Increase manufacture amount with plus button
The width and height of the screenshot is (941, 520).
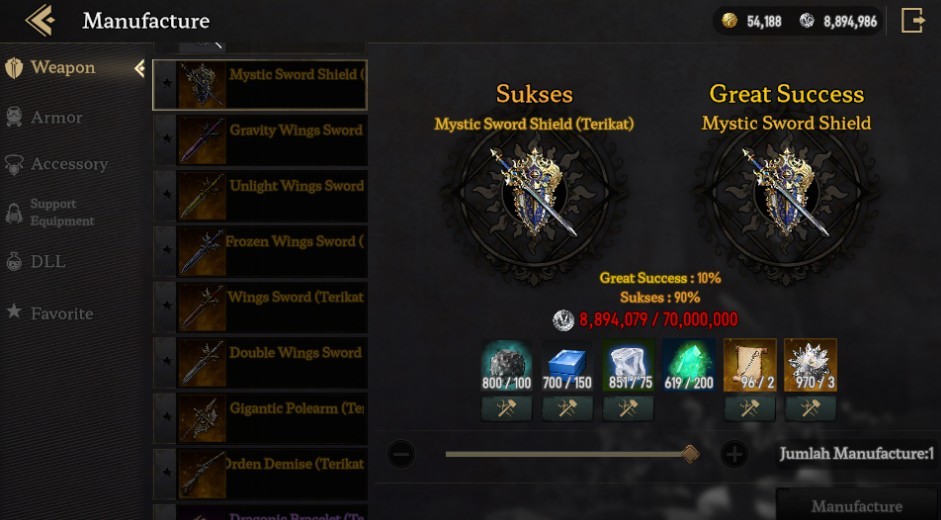click(x=734, y=455)
